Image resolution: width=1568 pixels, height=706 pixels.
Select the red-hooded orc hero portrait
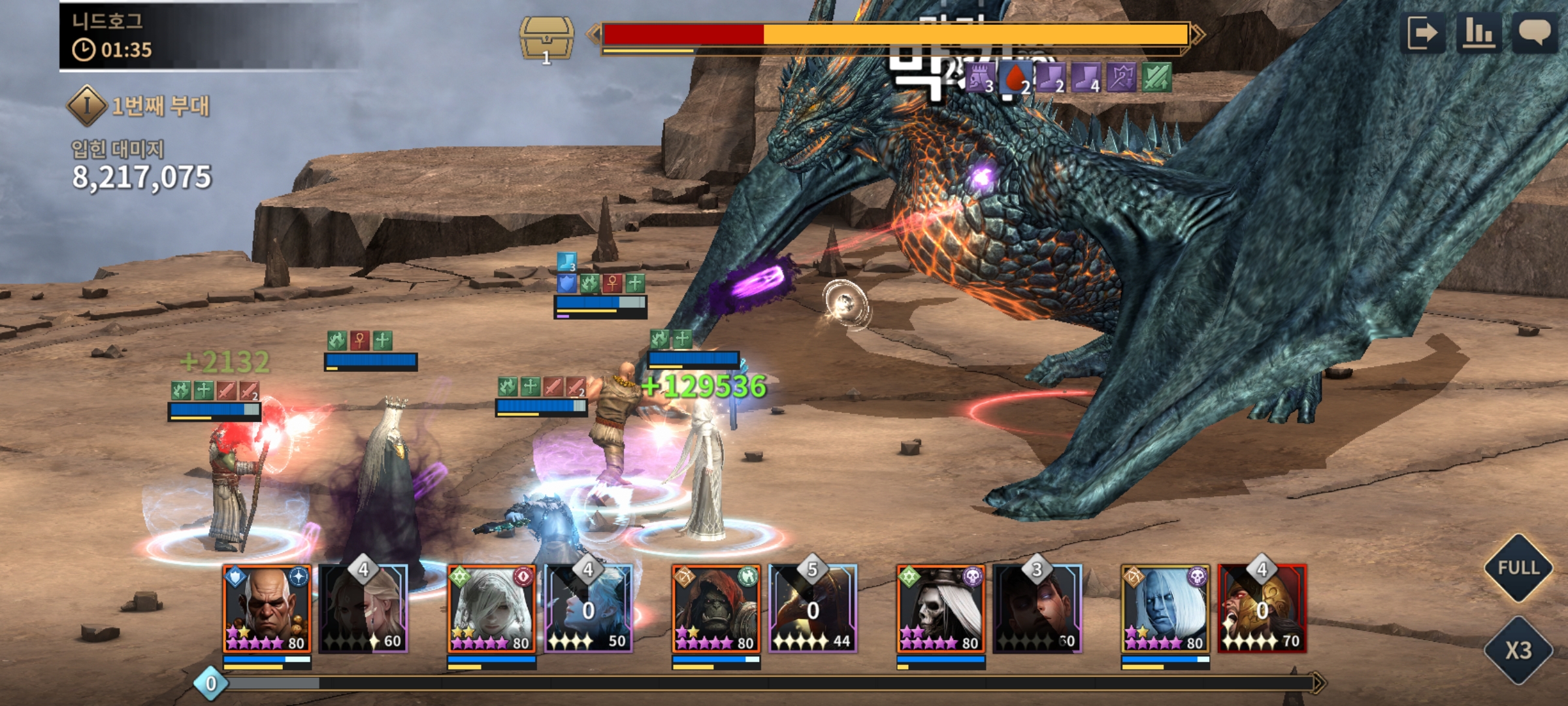(x=717, y=609)
